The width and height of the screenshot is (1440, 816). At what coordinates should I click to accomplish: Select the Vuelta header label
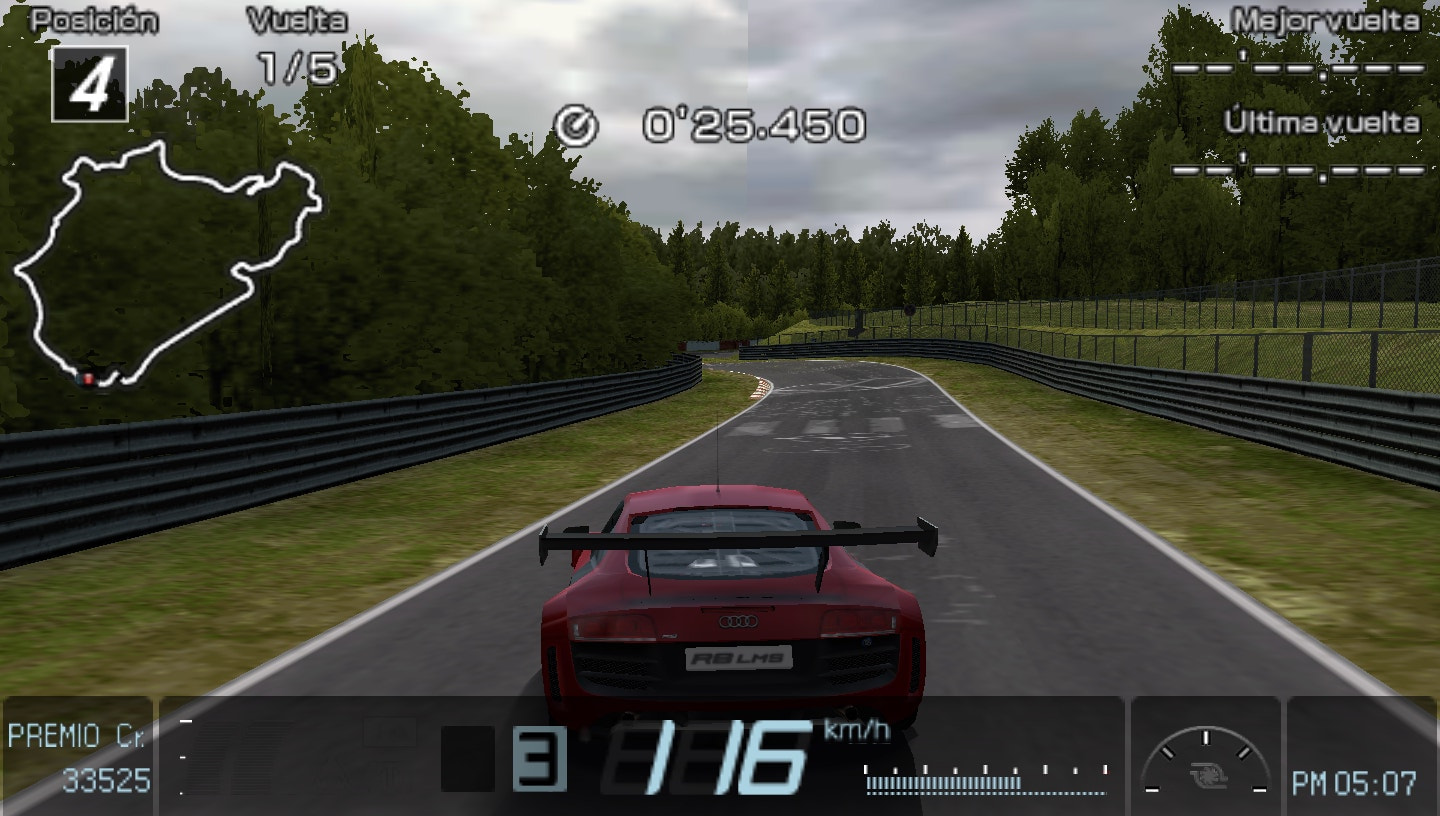[x=299, y=17]
